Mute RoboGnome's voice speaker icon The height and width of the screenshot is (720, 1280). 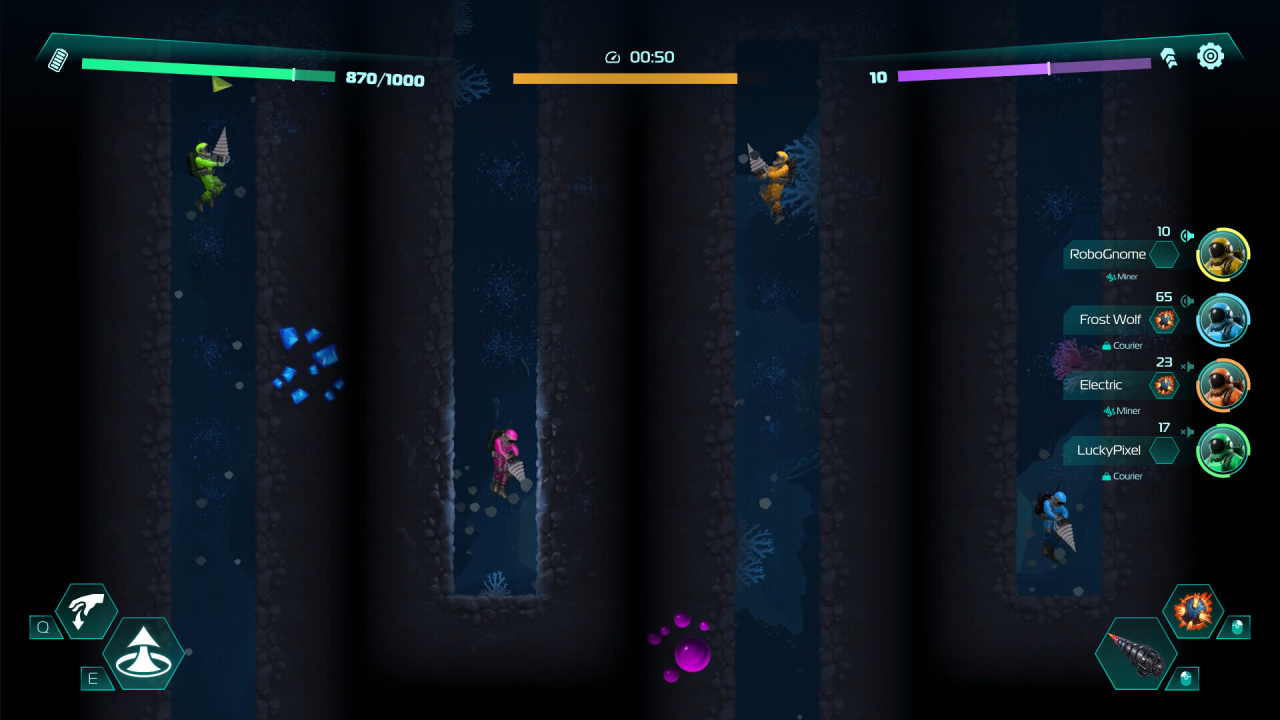point(1187,236)
